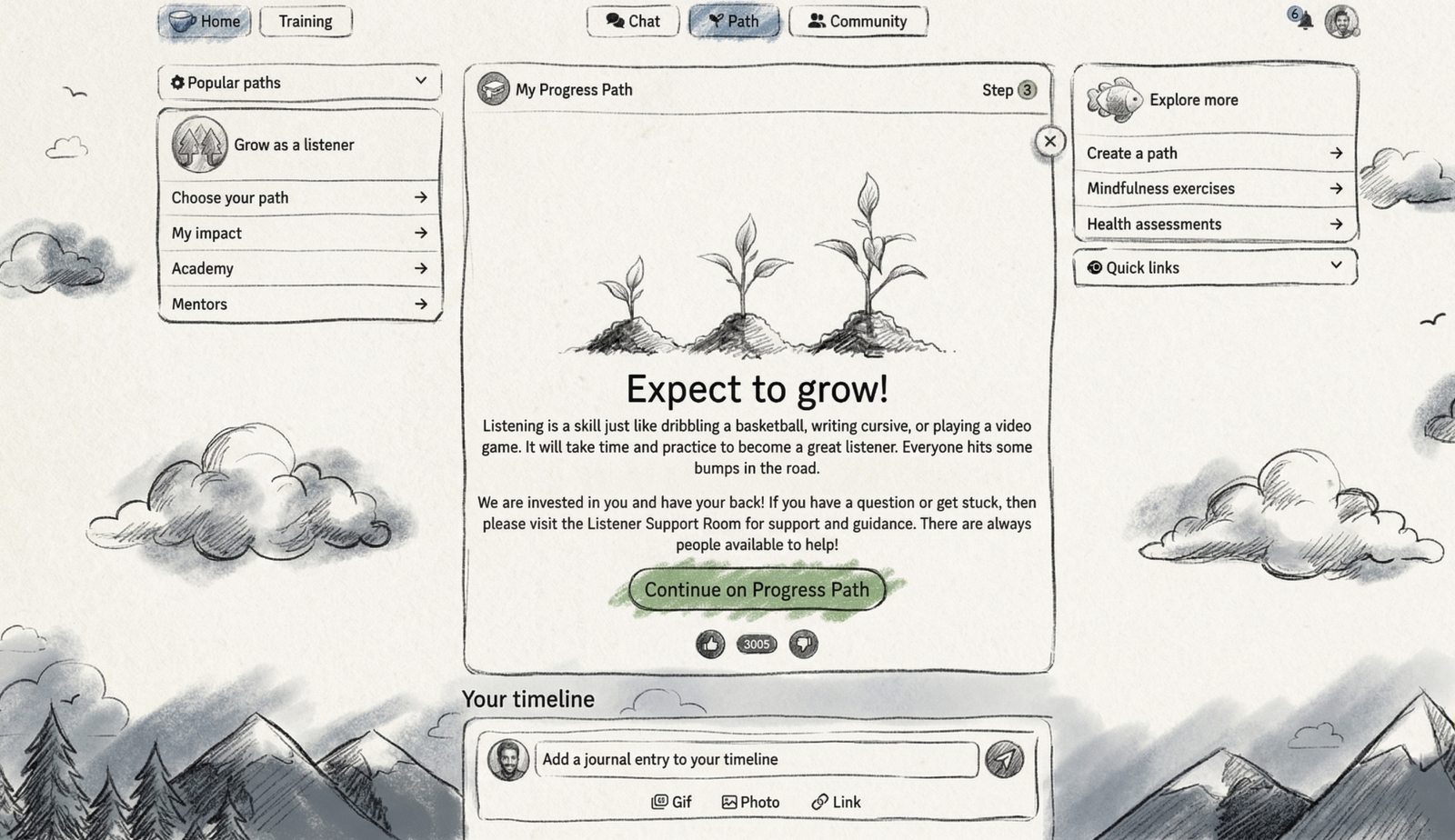Screen dimensions: 1455x840
Task: Click Continue on Progress Path
Action: click(x=756, y=589)
